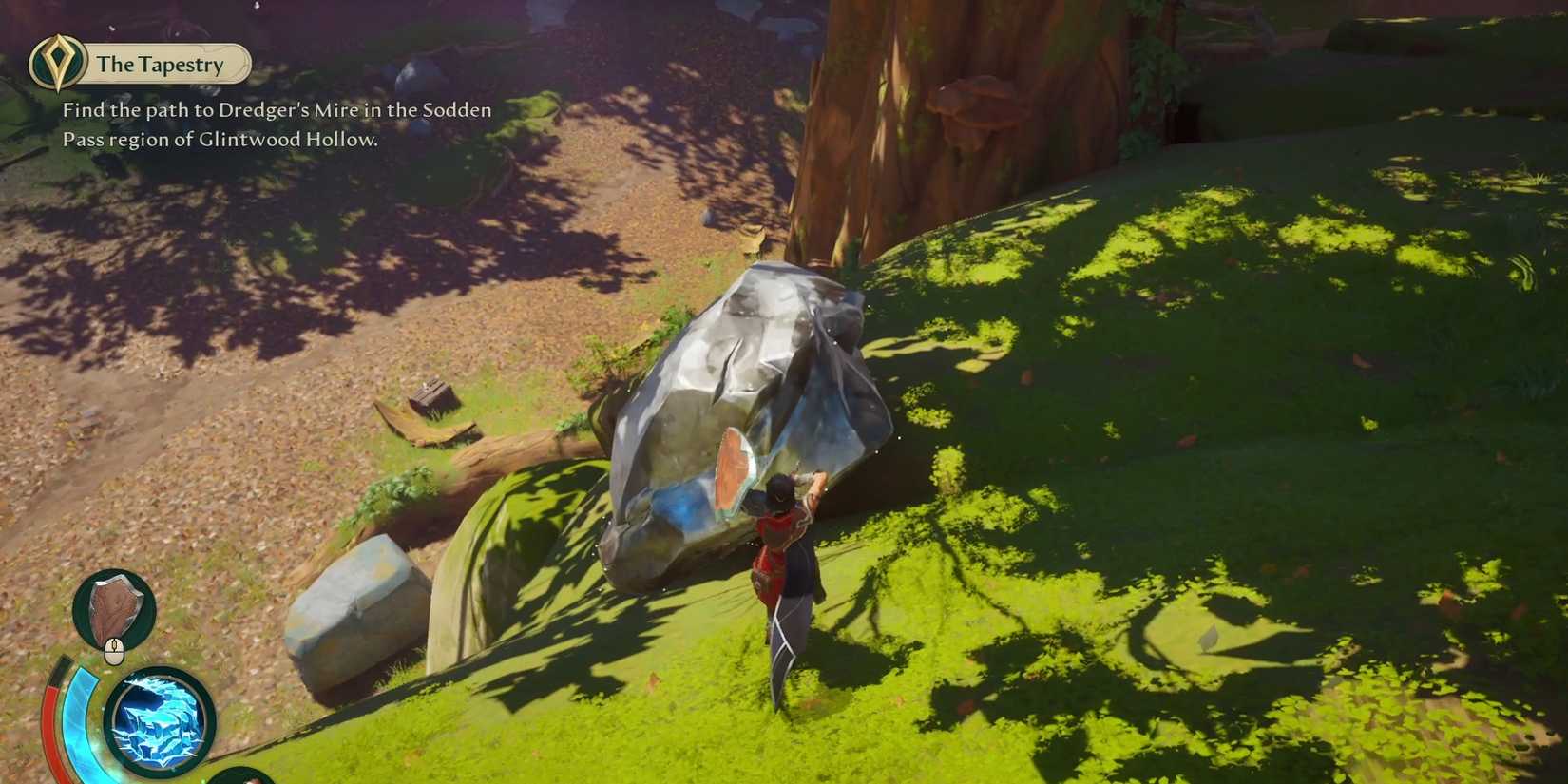This screenshot has width=1568, height=784.
Task: Select the wooden shield block ability icon
Action: [x=114, y=606]
